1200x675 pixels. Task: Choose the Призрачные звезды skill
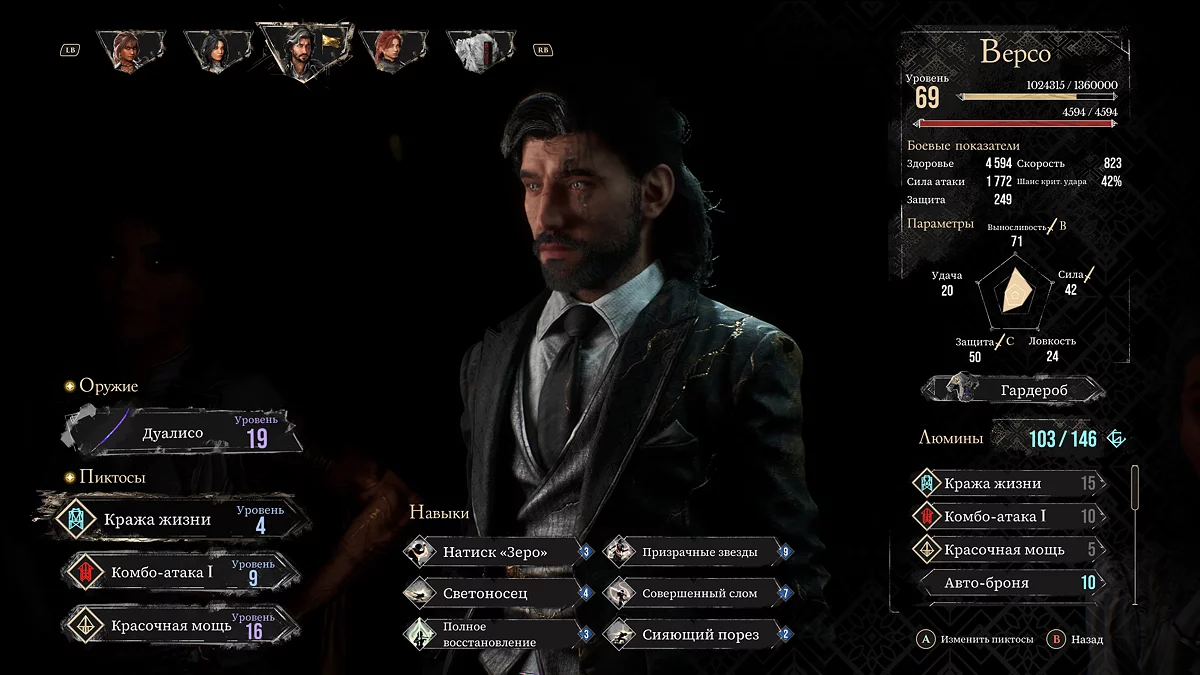click(x=697, y=551)
